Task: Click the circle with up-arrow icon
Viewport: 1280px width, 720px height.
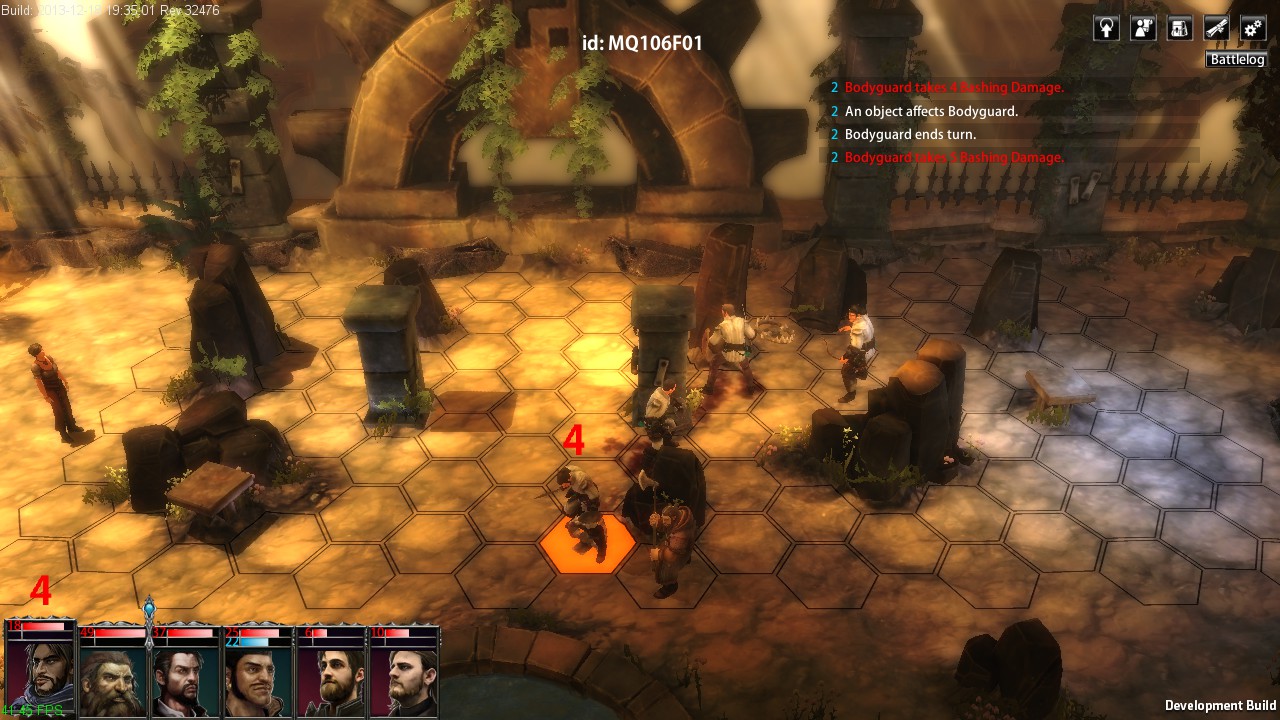Action: click(x=1106, y=28)
